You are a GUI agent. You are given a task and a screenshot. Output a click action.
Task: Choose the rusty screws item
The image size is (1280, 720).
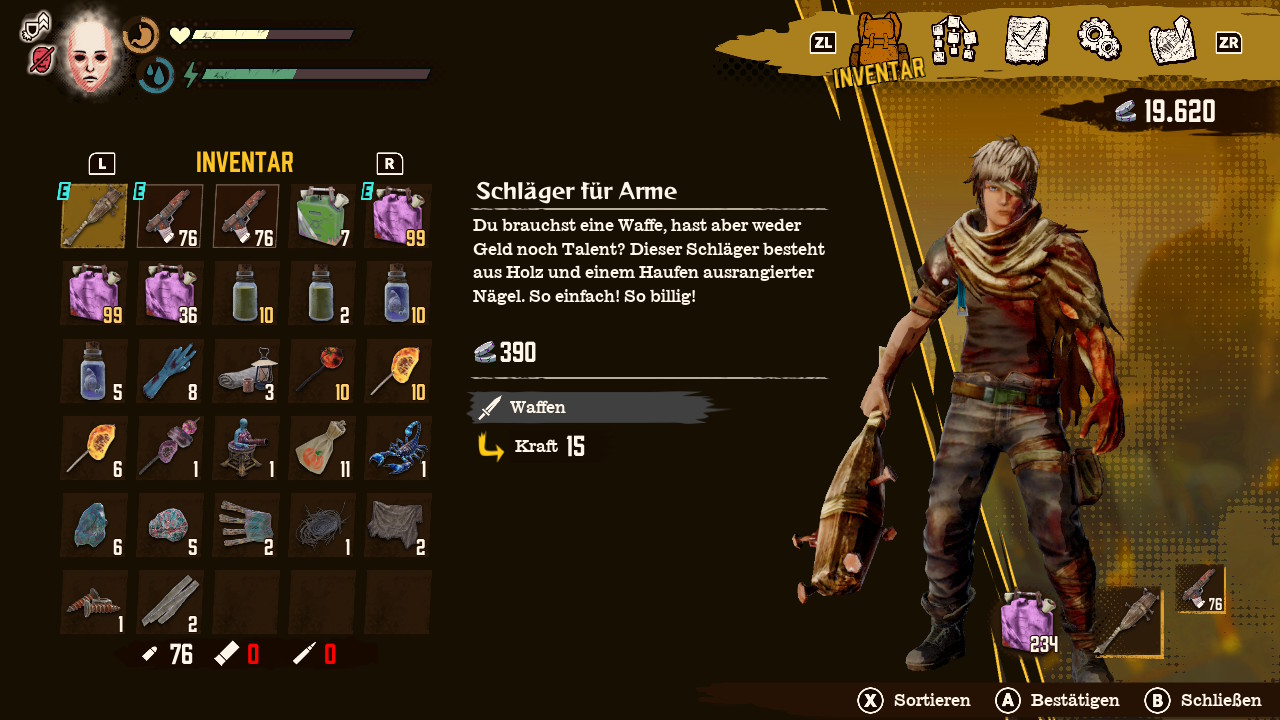(x=94, y=602)
